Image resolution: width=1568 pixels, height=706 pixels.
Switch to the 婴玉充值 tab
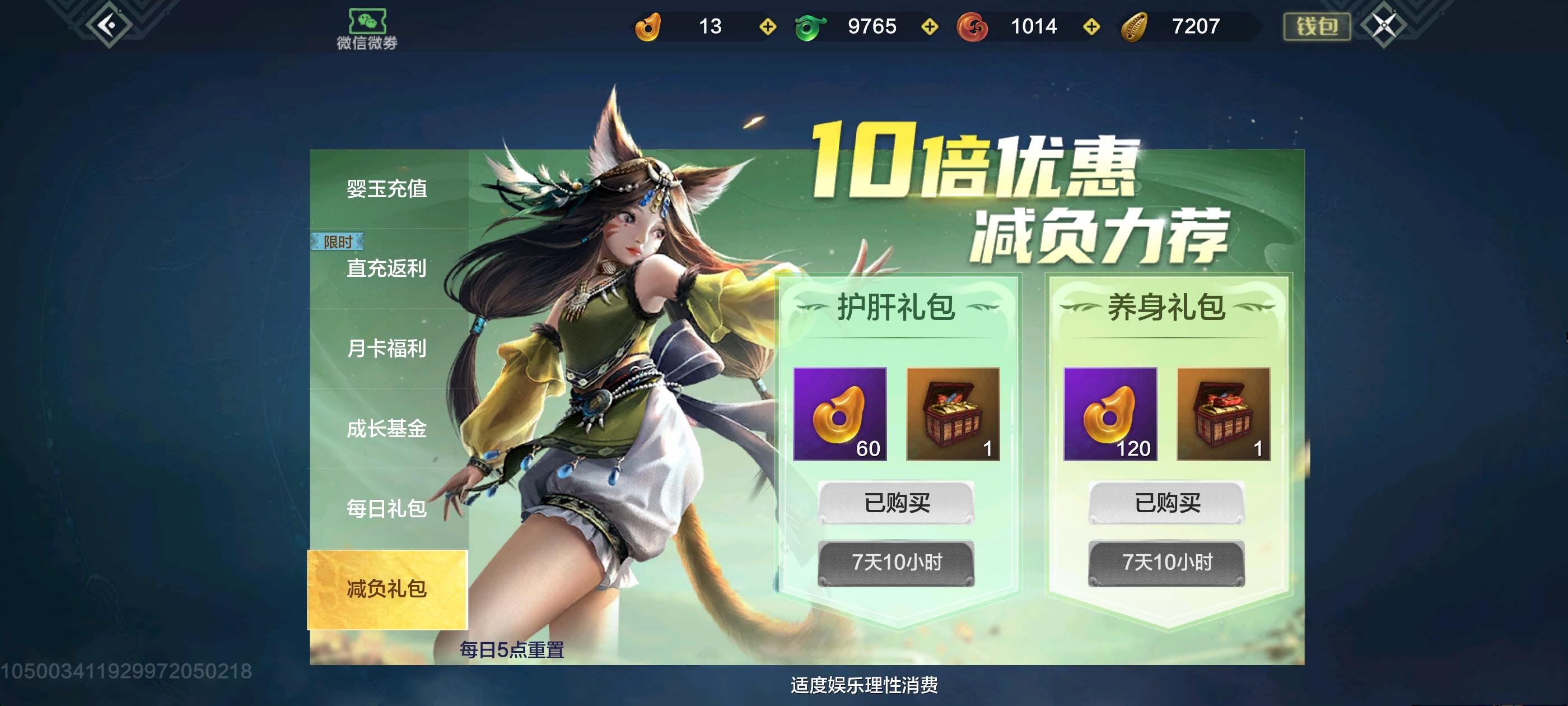click(386, 190)
